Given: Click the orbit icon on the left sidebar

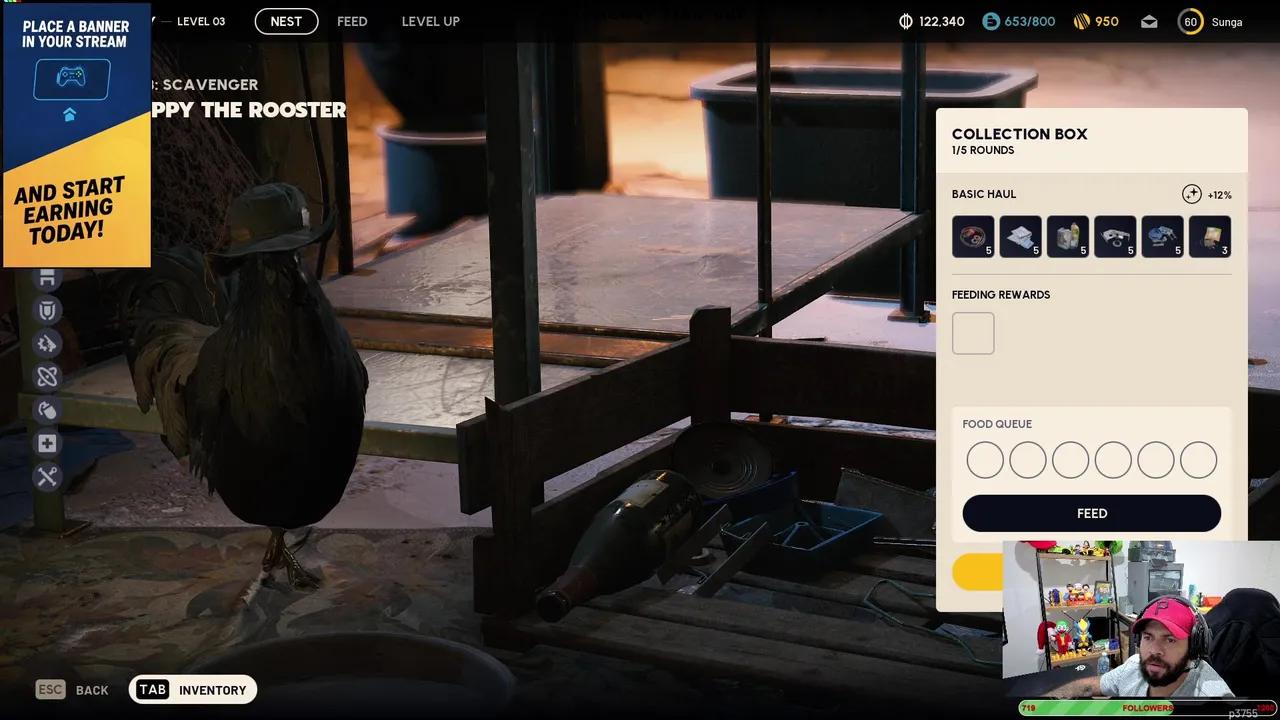Looking at the screenshot, I should tap(47, 377).
